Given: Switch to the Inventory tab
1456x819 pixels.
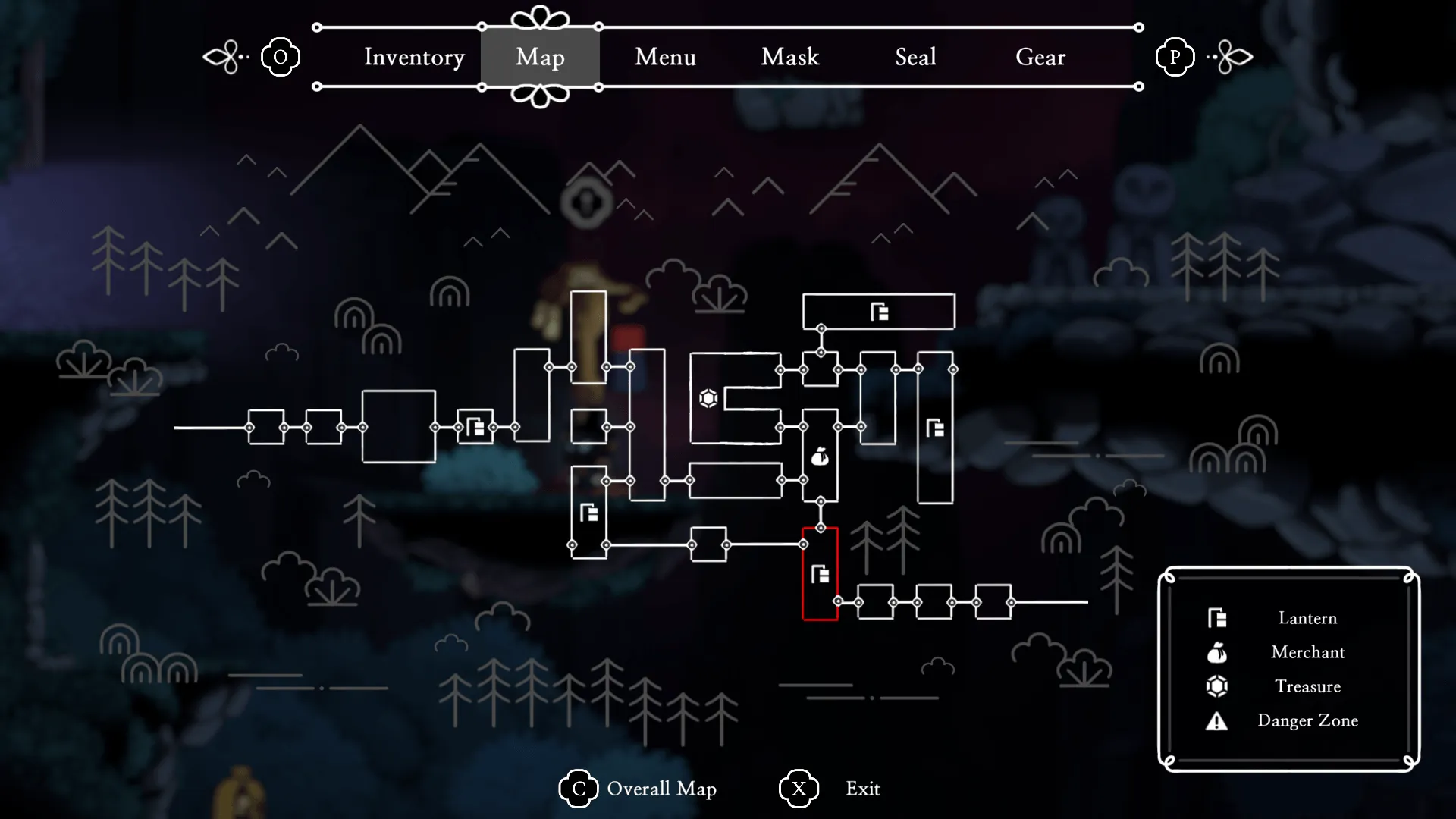Looking at the screenshot, I should point(414,57).
